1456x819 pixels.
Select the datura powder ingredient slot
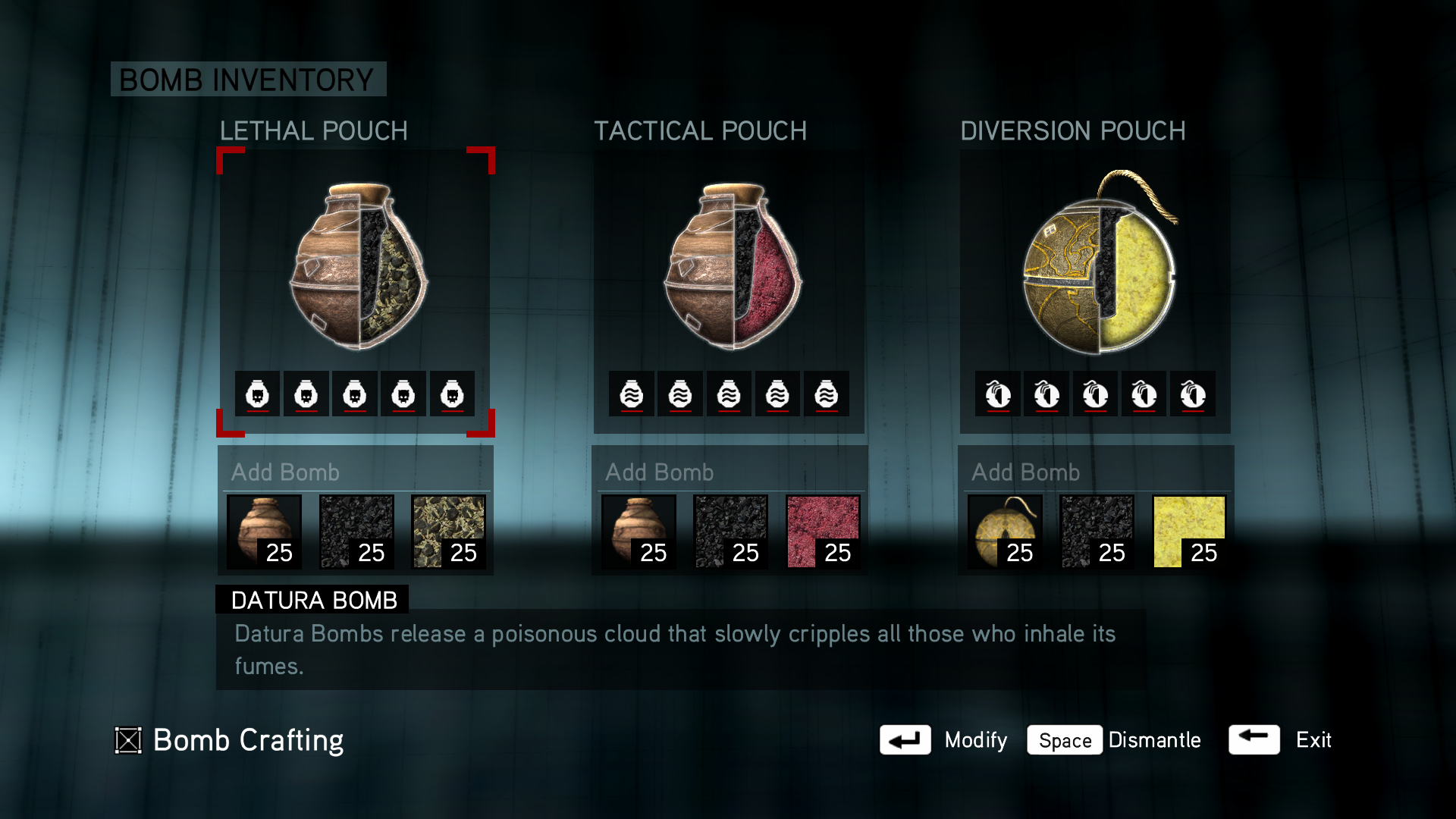coord(448,532)
